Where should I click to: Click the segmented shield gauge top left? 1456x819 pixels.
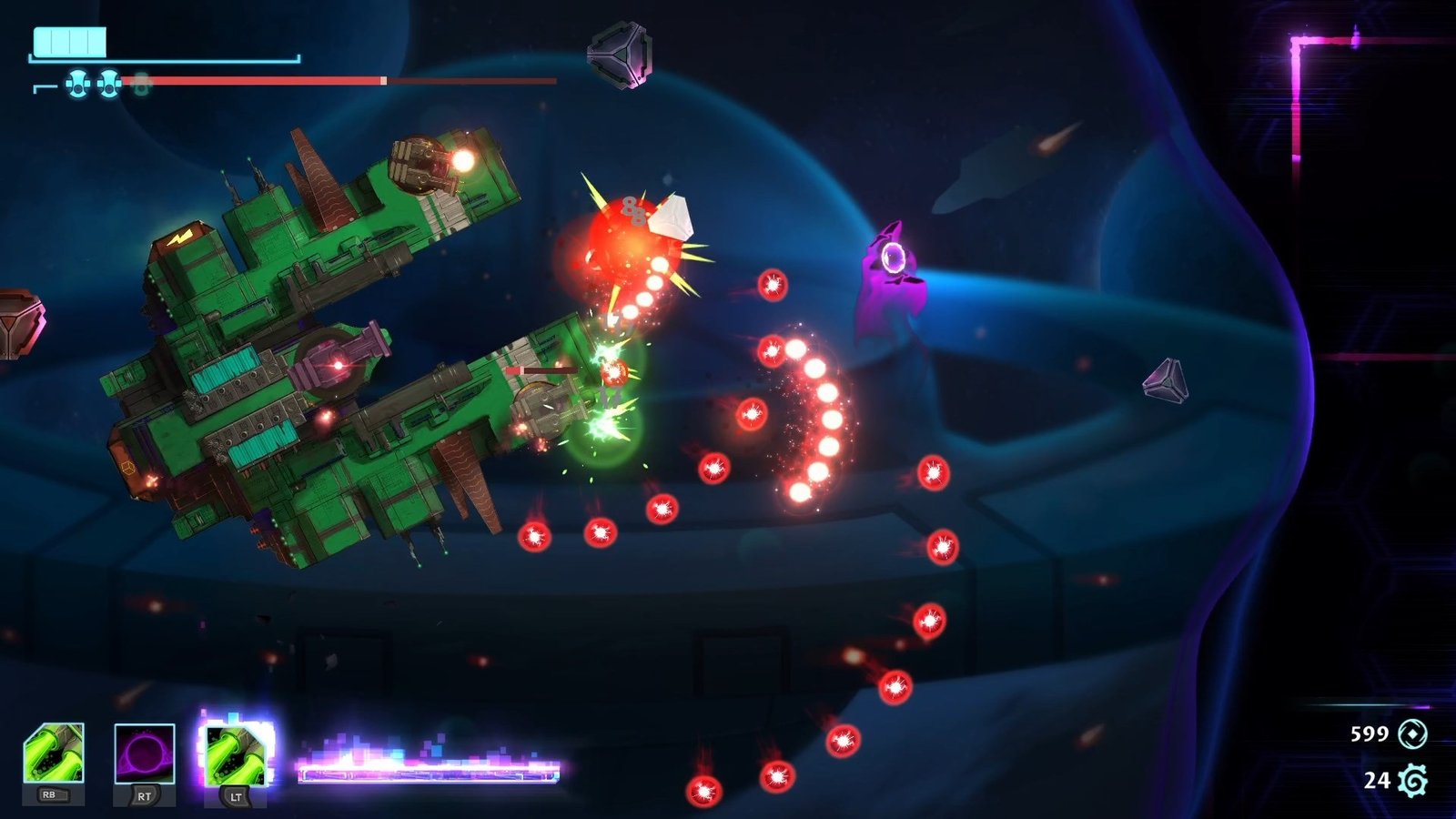pos(68,40)
